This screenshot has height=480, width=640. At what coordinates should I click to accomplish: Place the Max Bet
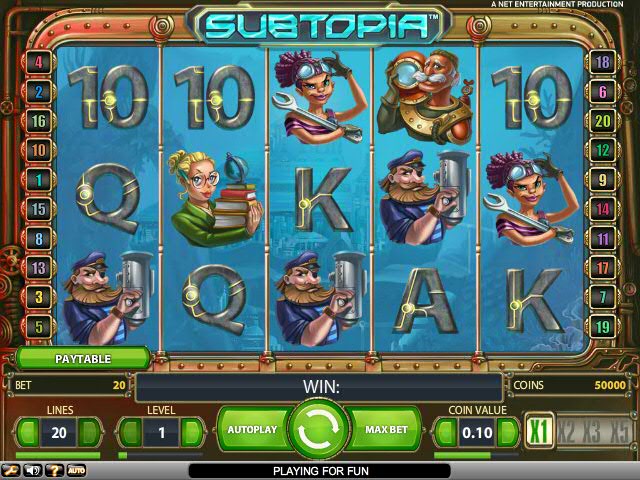385,430
